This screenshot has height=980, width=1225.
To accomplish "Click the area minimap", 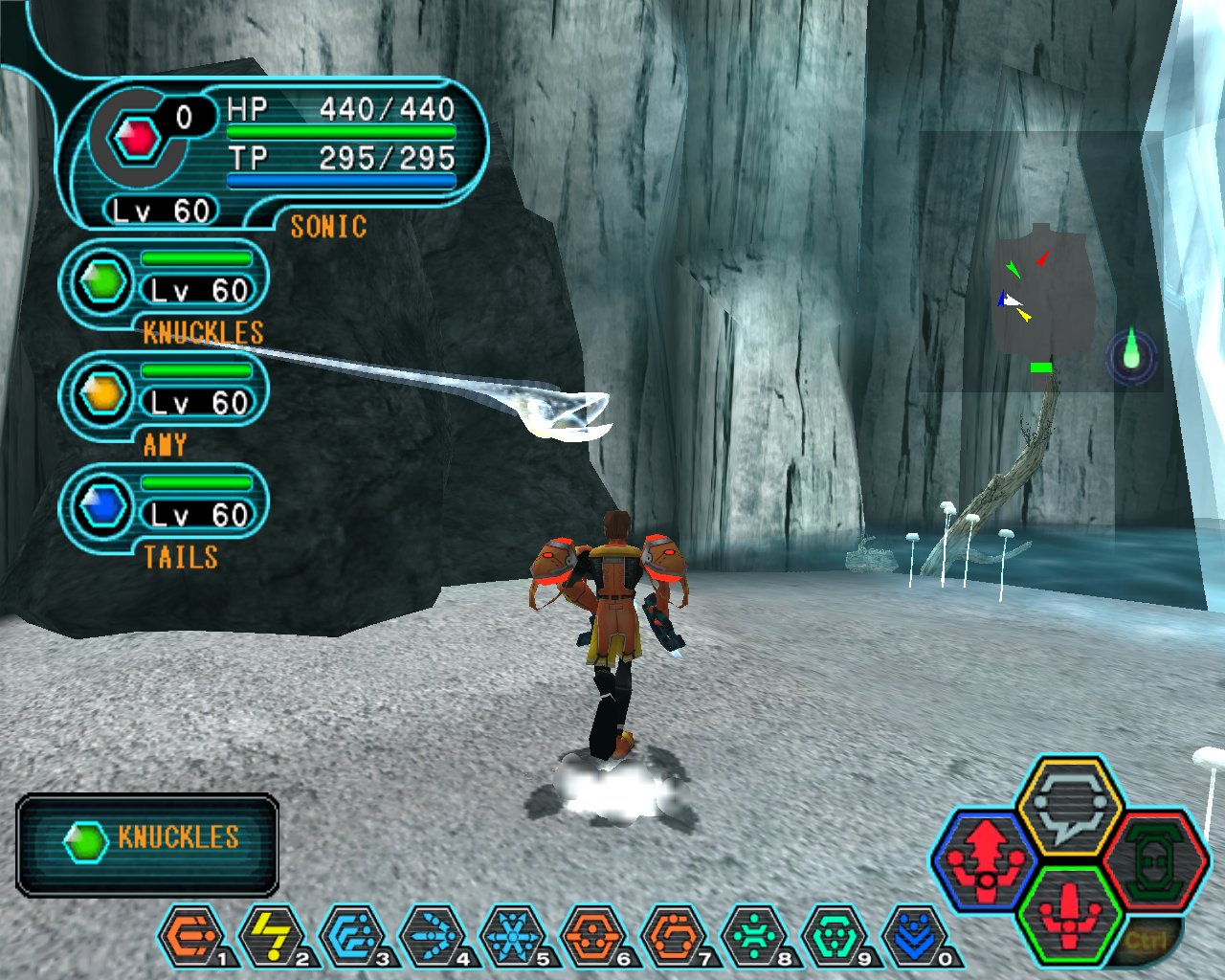I will (1041, 287).
